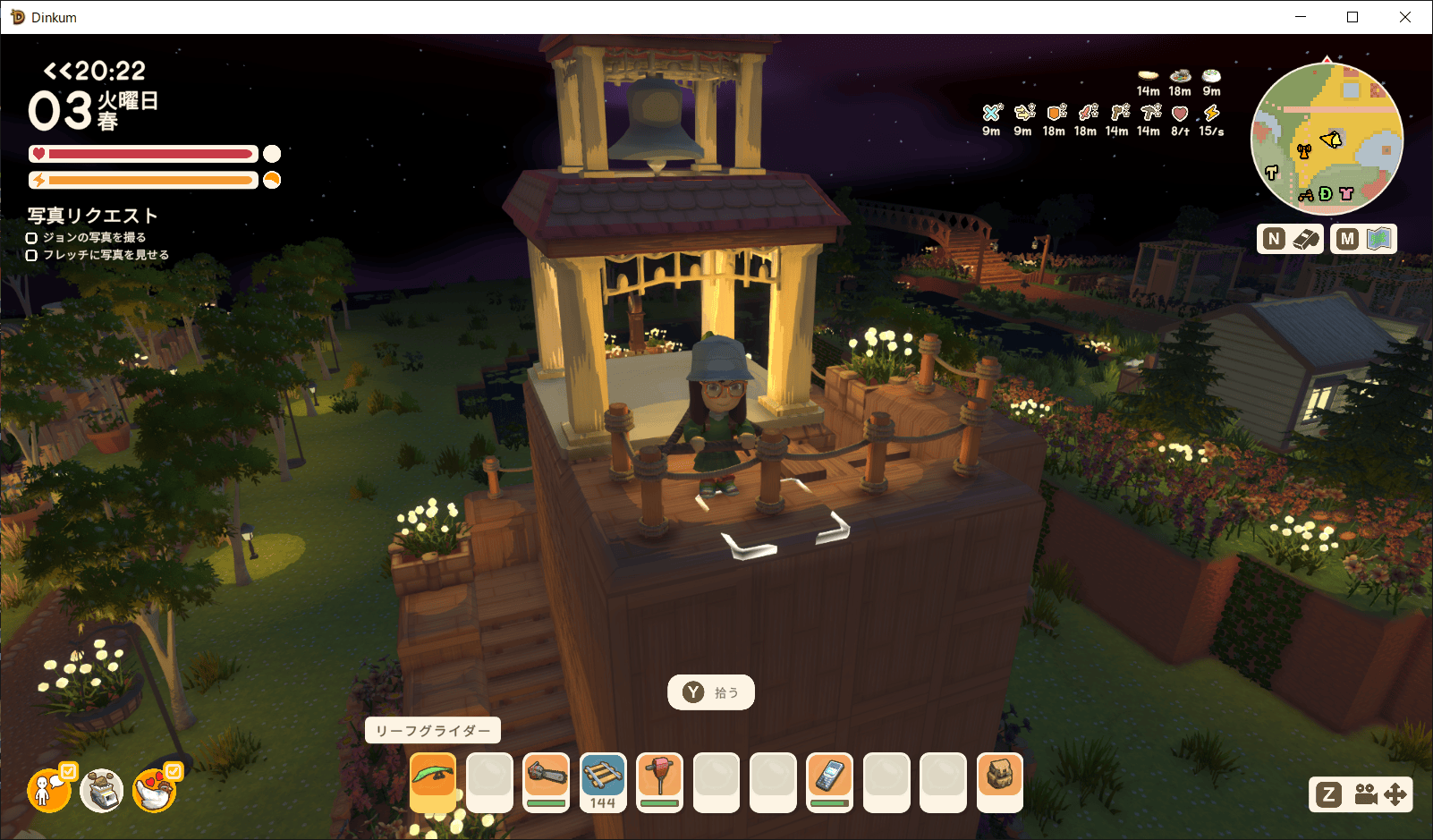
Task: Select the chainsaw in the hotbar
Action: pos(546,781)
